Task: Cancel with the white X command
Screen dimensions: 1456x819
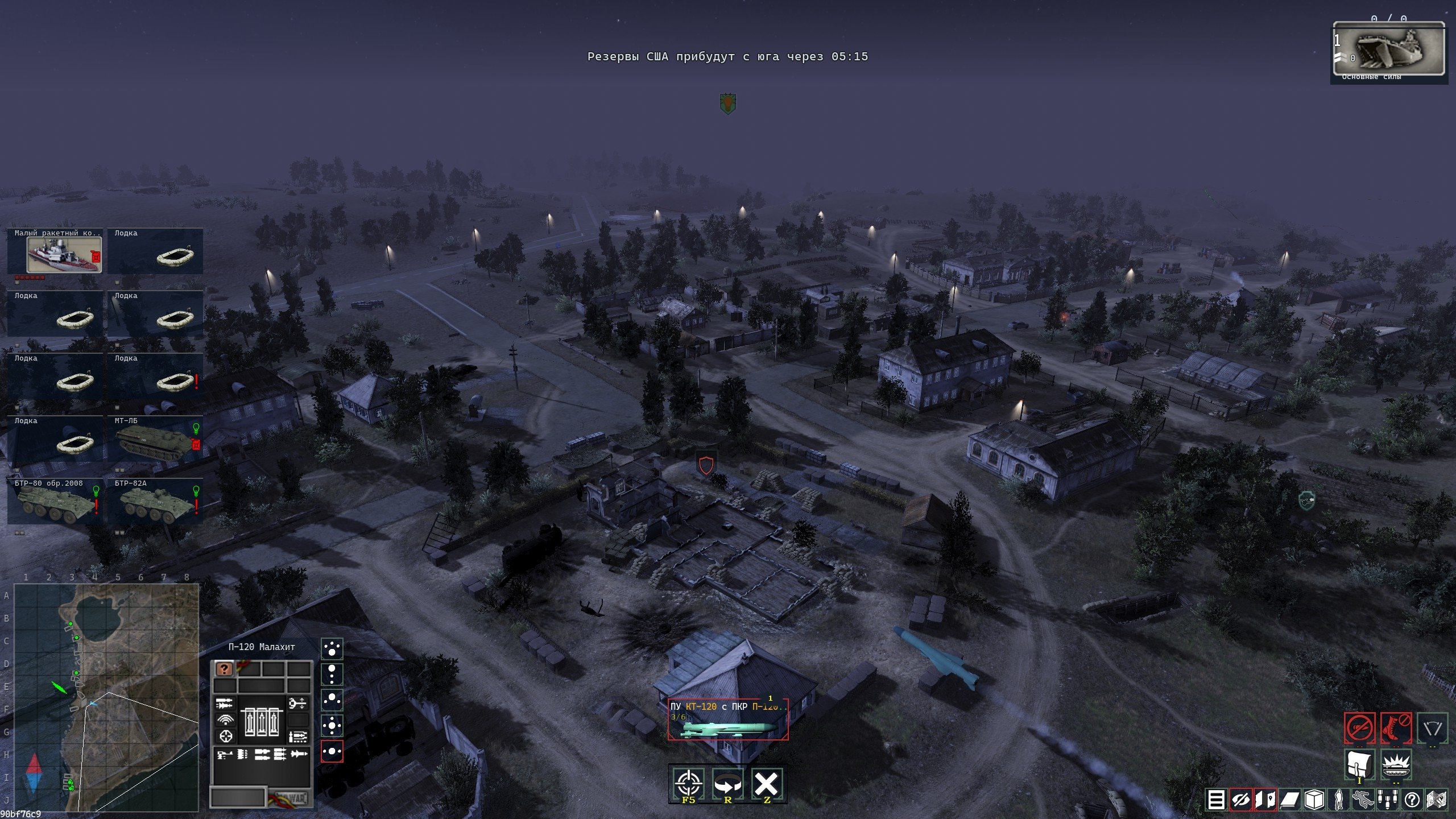Action: [766, 784]
